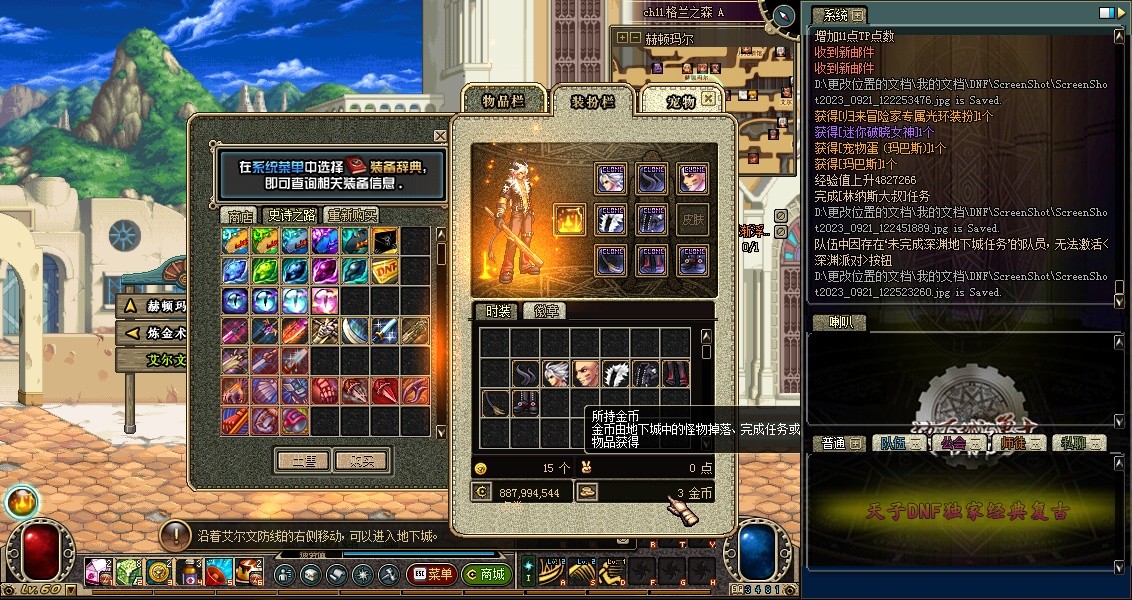The image size is (1132, 600).
Task: Click the 购买 buy button
Action: (x=360, y=461)
